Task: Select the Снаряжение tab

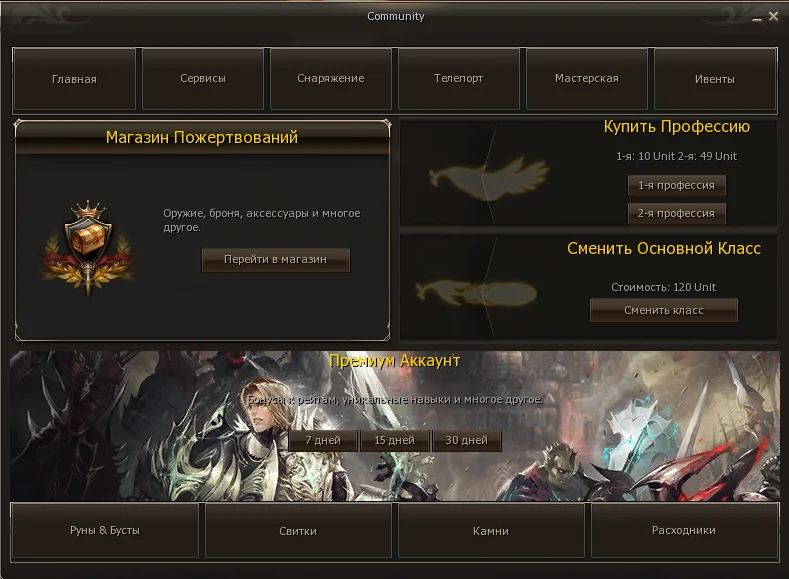Action: [331, 79]
